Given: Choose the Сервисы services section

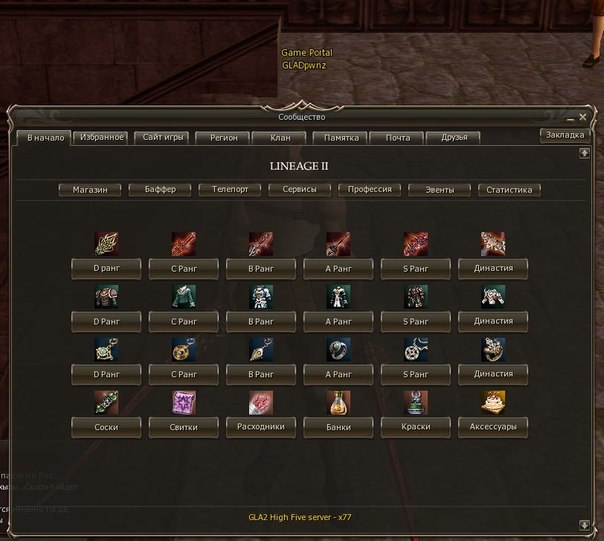Looking at the screenshot, I should point(300,189).
